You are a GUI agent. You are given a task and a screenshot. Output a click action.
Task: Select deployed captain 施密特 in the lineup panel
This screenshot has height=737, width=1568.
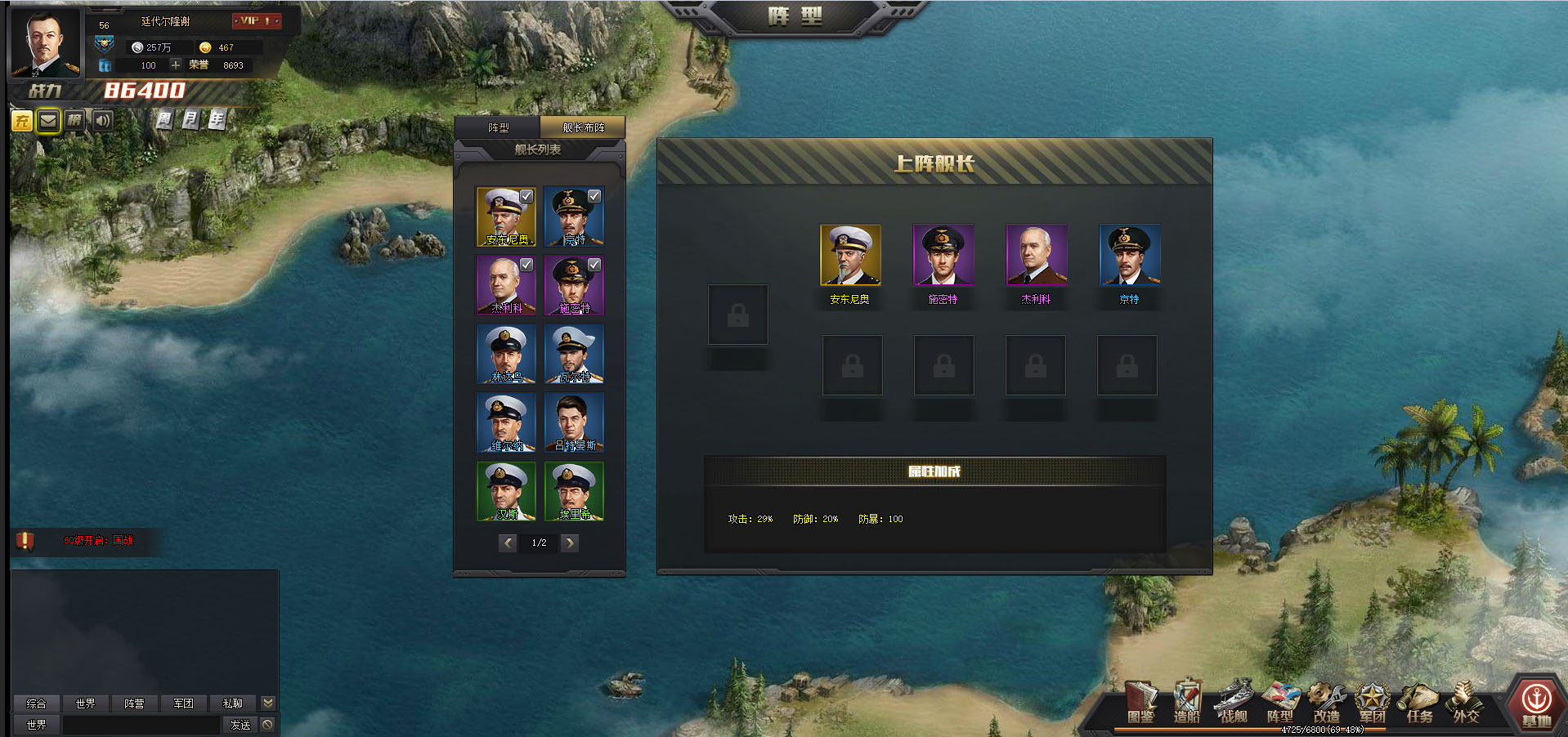tap(943, 256)
